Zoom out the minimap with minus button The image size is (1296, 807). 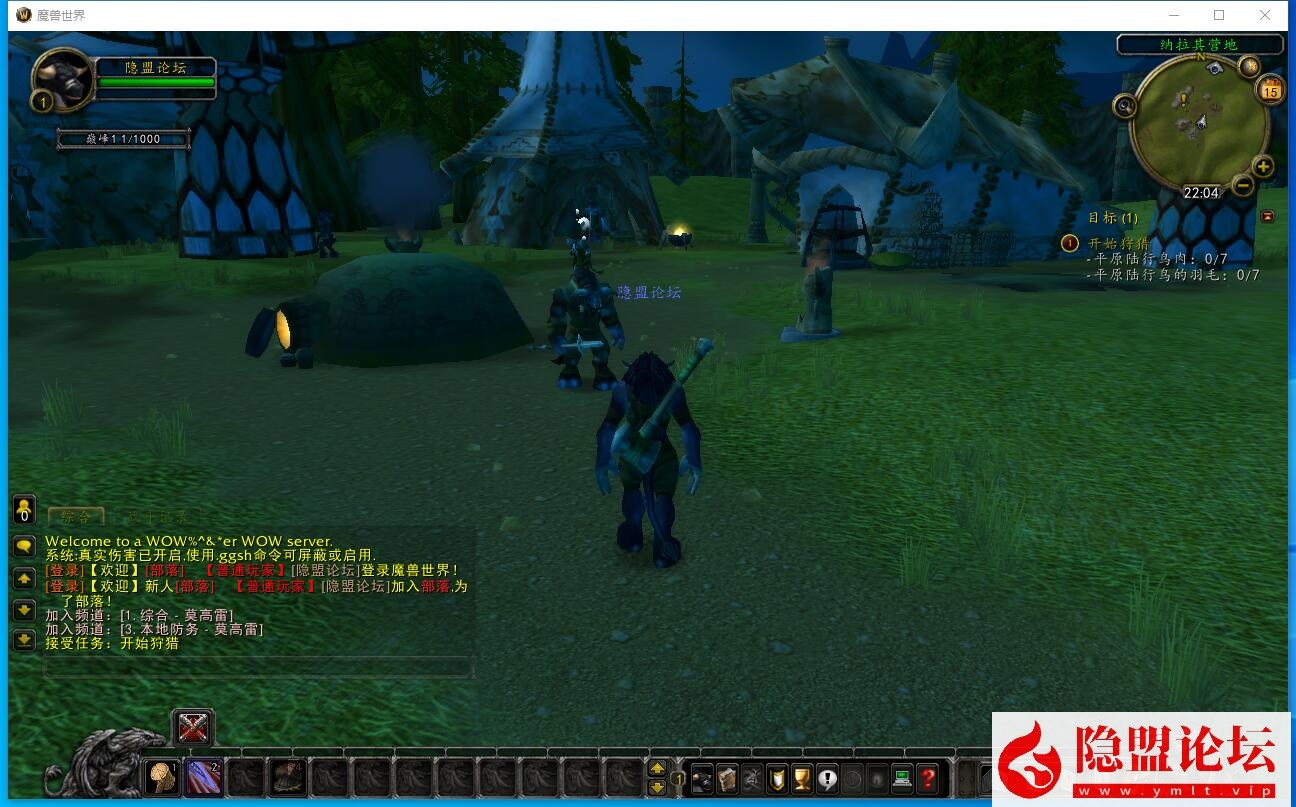1243,185
